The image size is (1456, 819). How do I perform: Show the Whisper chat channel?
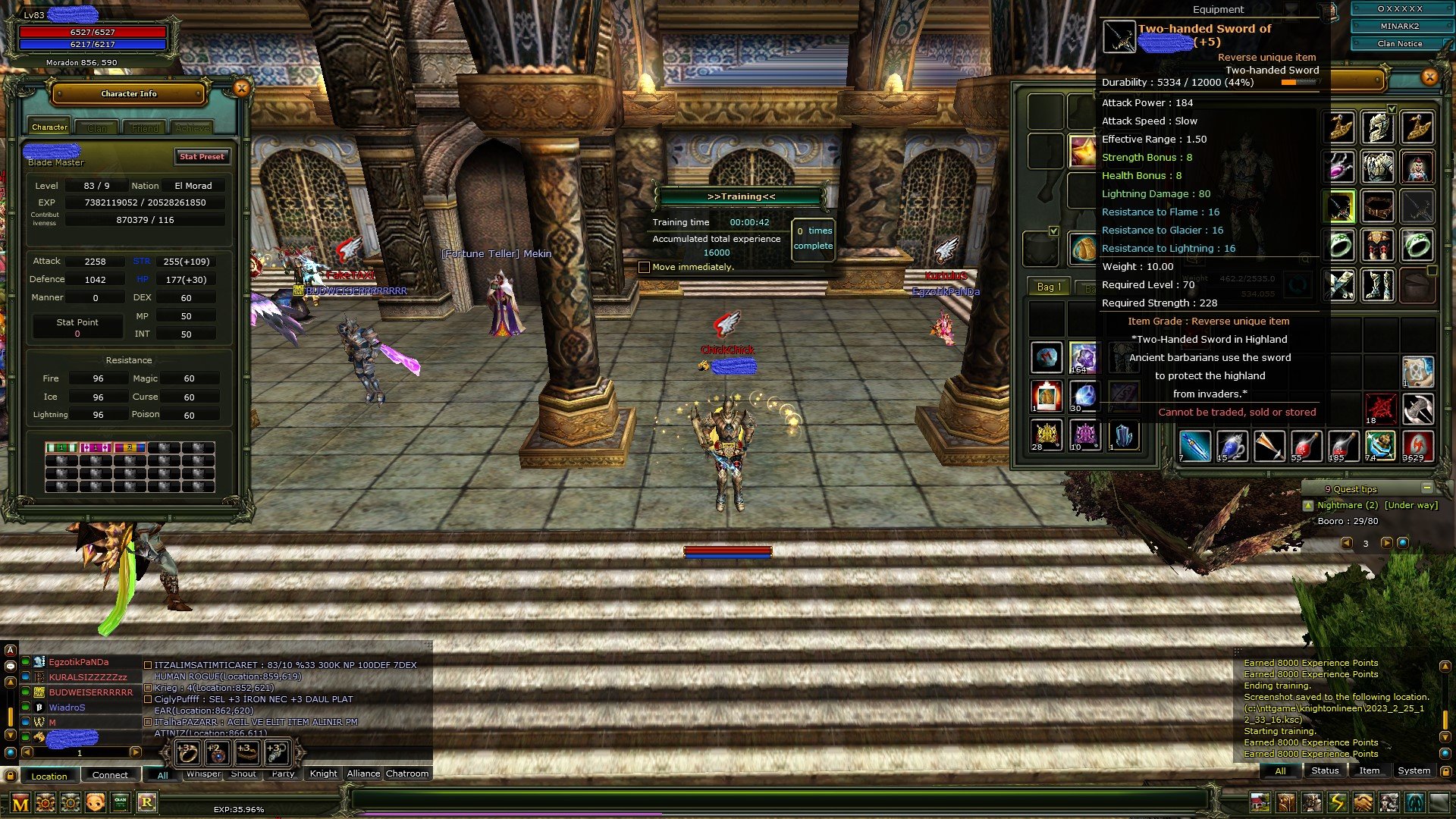click(203, 774)
